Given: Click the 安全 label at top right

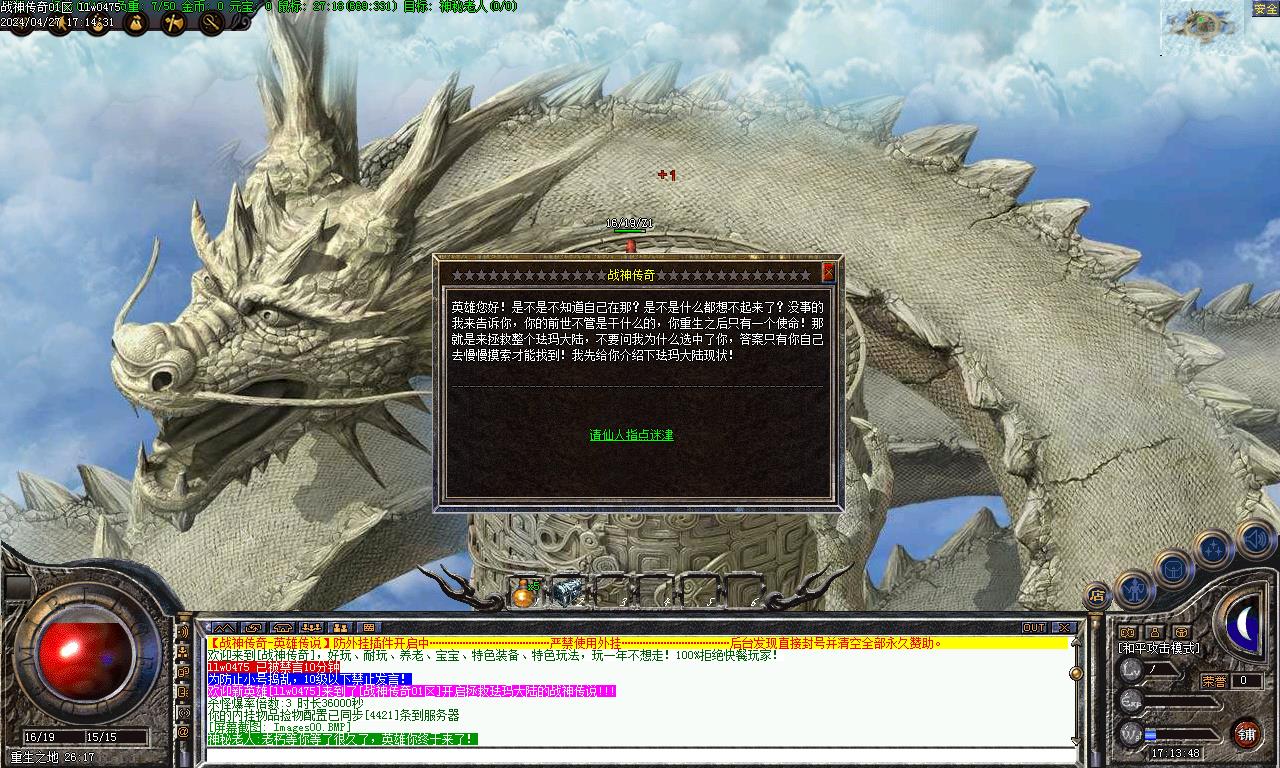Looking at the screenshot, I should click(x=1265, y=9).
